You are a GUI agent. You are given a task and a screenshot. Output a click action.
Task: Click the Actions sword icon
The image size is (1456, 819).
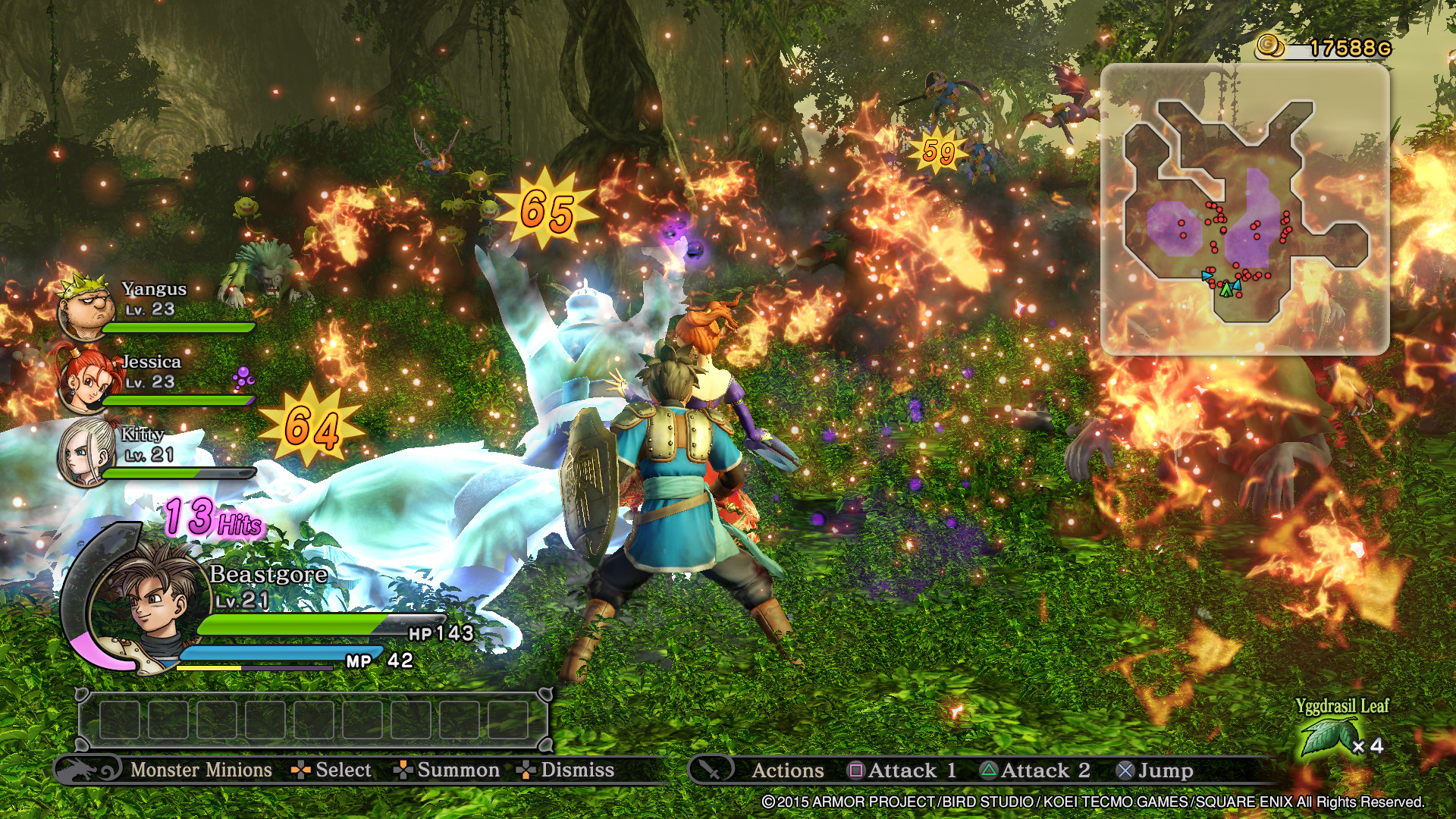point(711,770)
